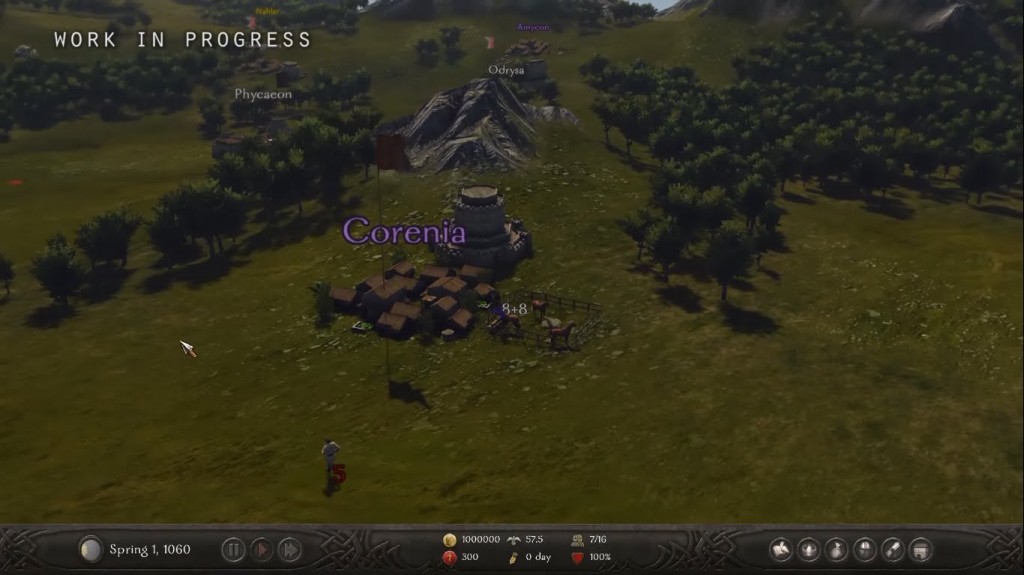Open the castle gate icon screen
The height and width of the screenshot is (575, 1024).
921,549
